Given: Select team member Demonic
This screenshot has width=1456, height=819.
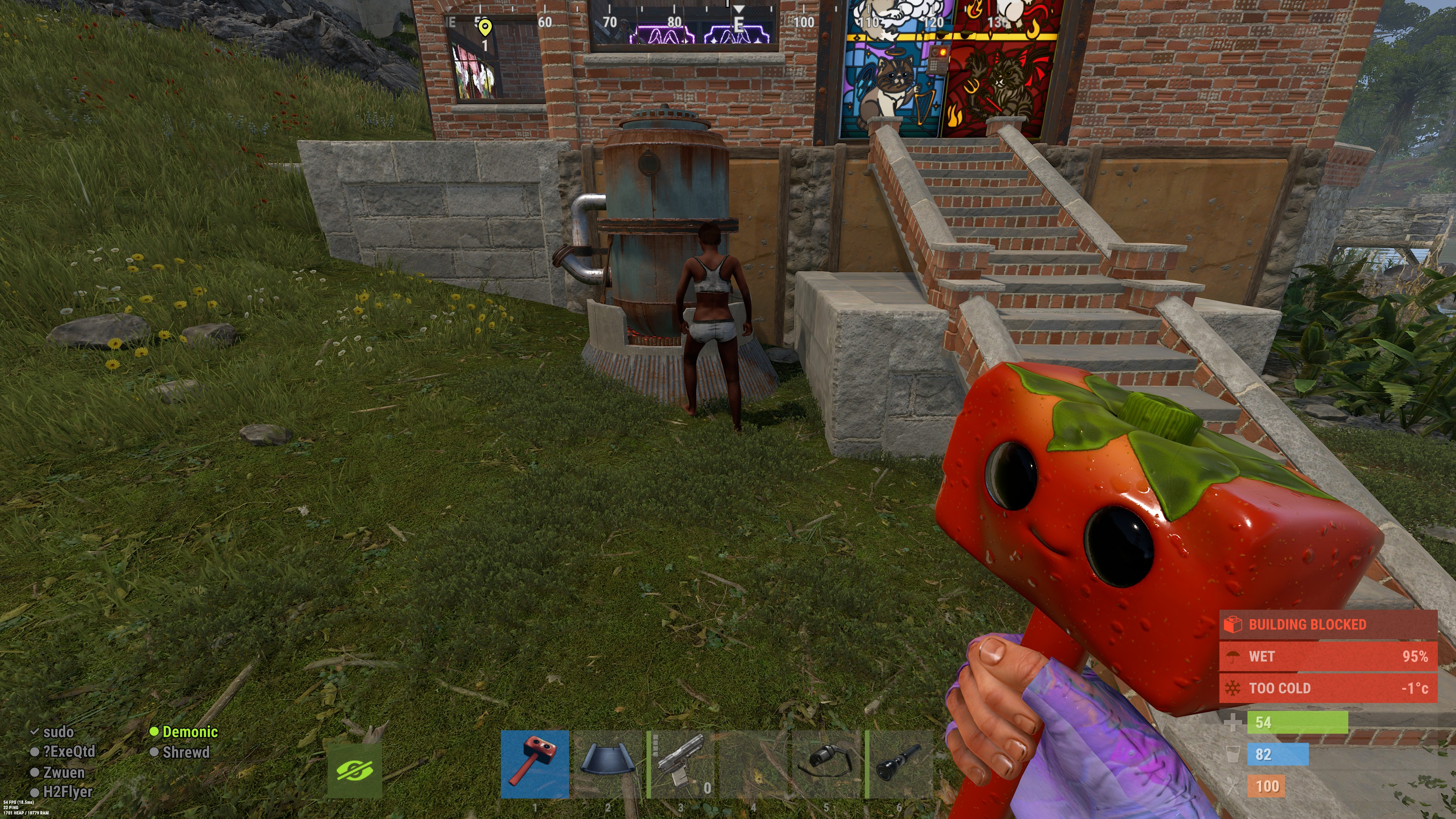Looking at the screenshot, I should pyautogui.click(x=189, y=732).
